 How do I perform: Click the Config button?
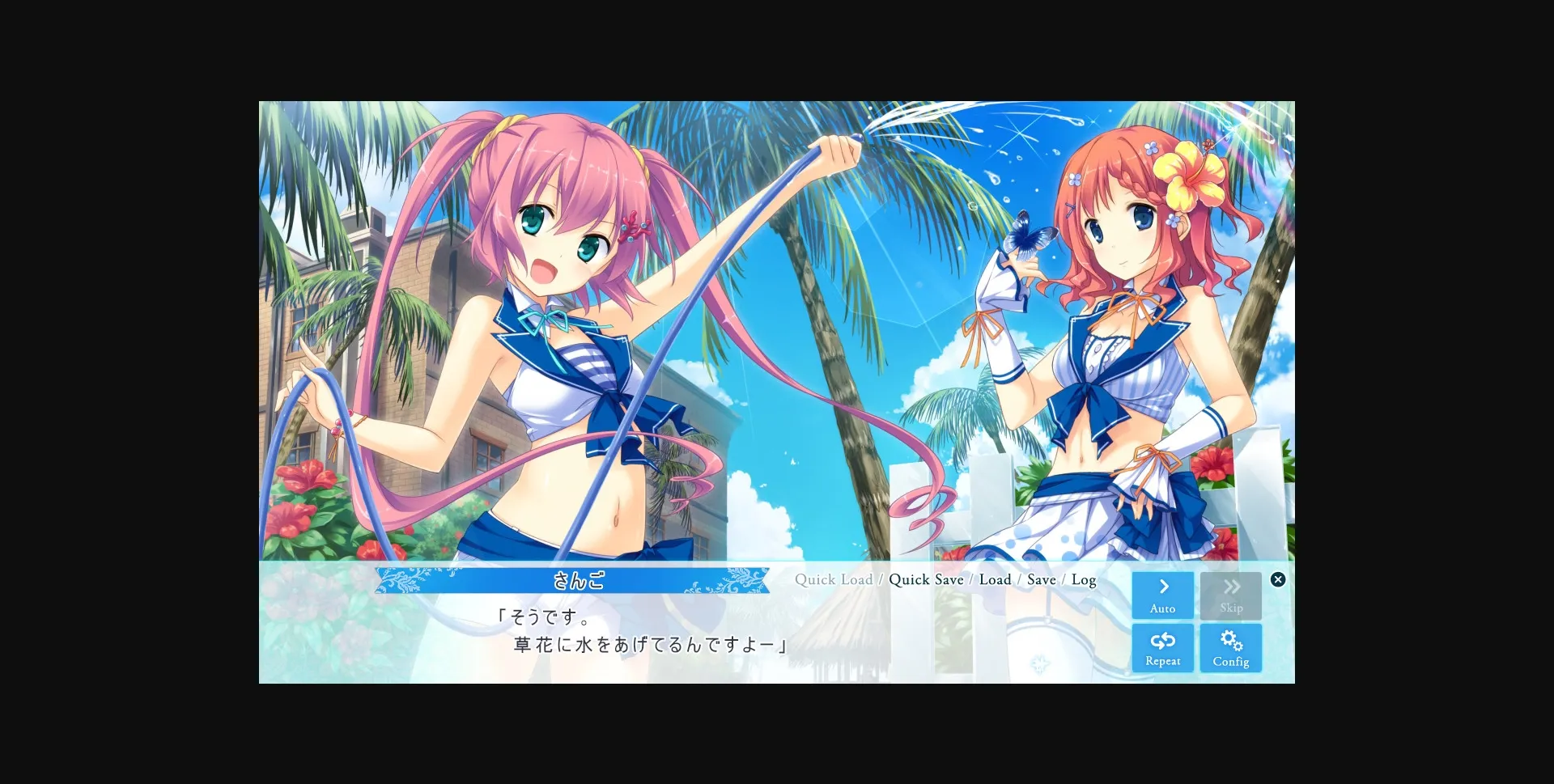1231,647
